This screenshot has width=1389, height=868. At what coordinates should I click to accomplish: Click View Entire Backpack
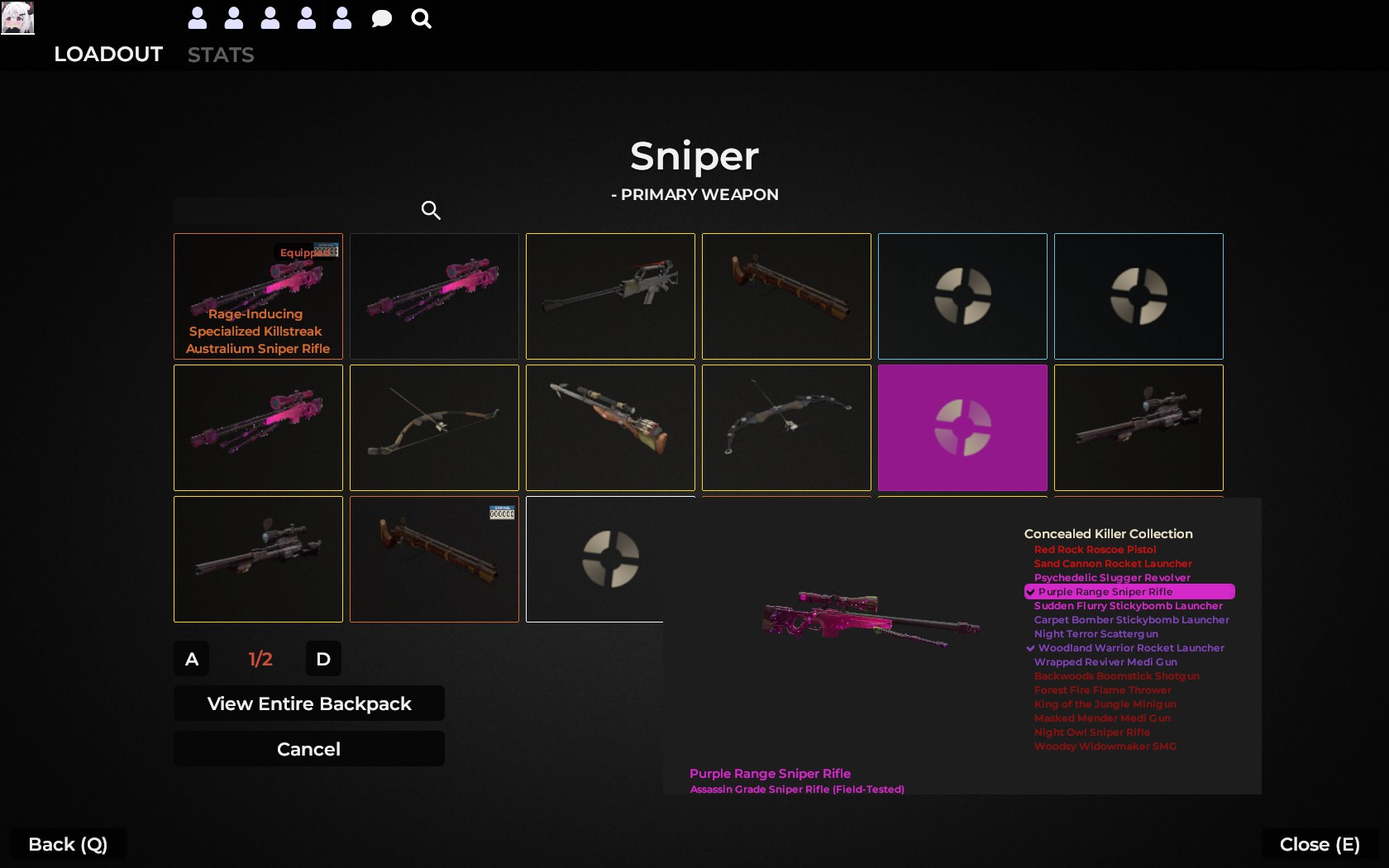[x=308, y=703]
